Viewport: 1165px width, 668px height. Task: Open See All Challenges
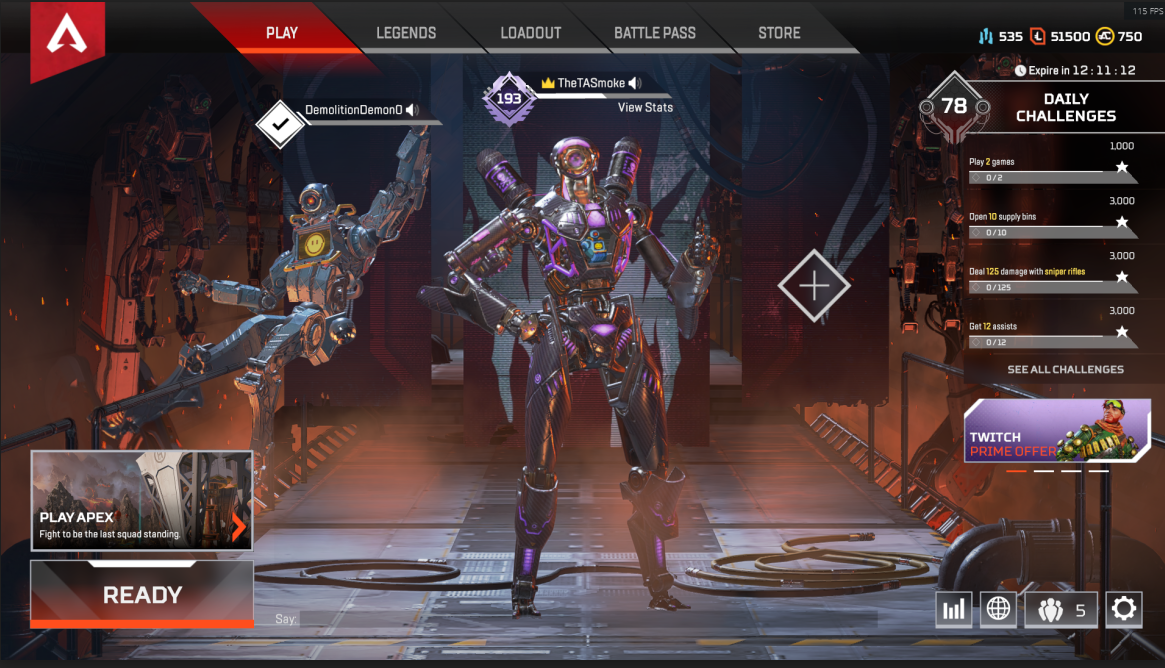tap(1065, 369)
